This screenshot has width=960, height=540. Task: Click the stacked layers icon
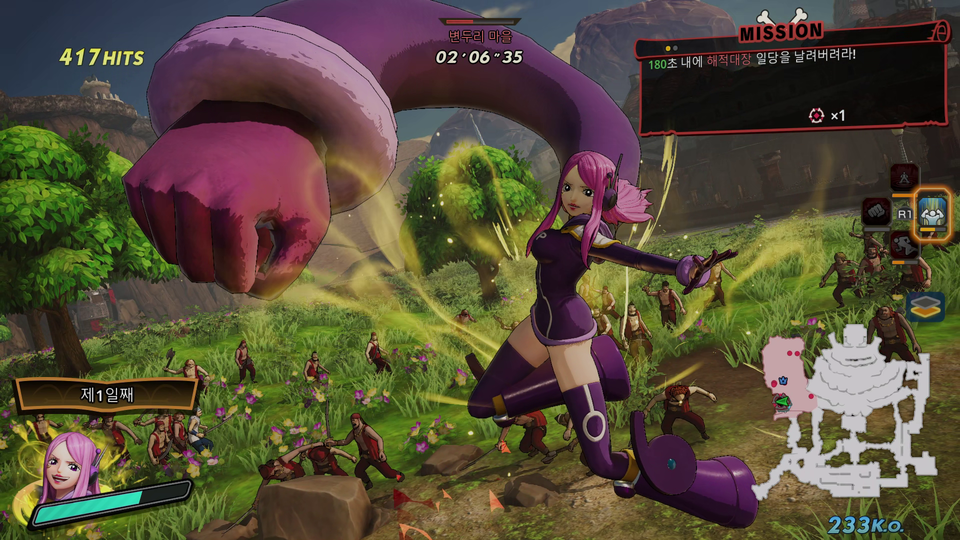[x=927, y=306]
